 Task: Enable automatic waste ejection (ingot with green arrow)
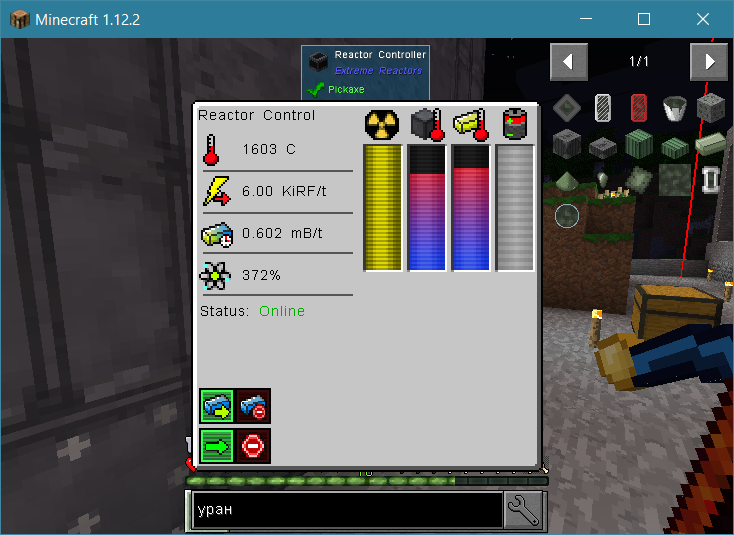[217, 407]
